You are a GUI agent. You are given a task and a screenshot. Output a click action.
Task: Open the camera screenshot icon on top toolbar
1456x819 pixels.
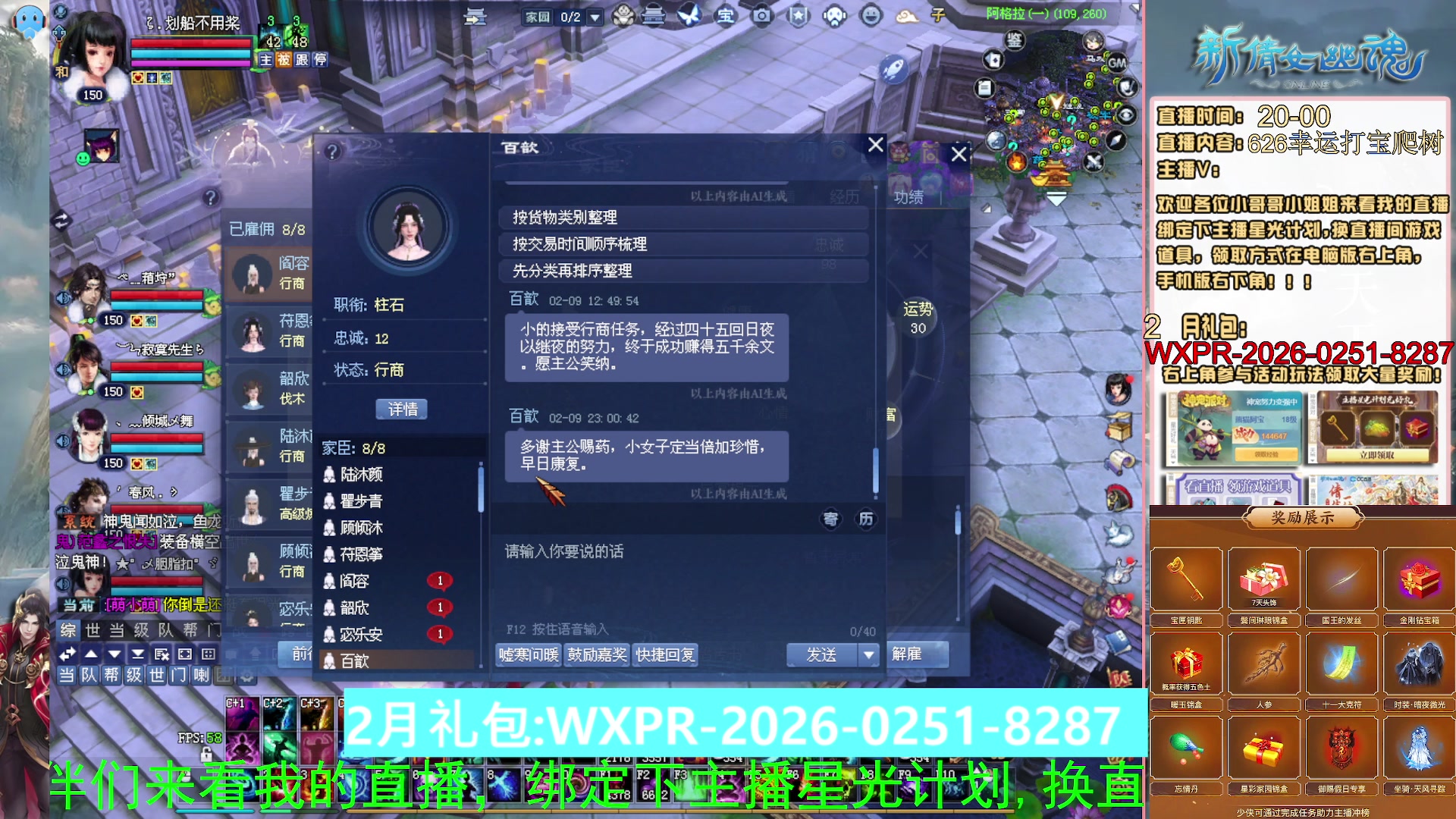(763, 17)
